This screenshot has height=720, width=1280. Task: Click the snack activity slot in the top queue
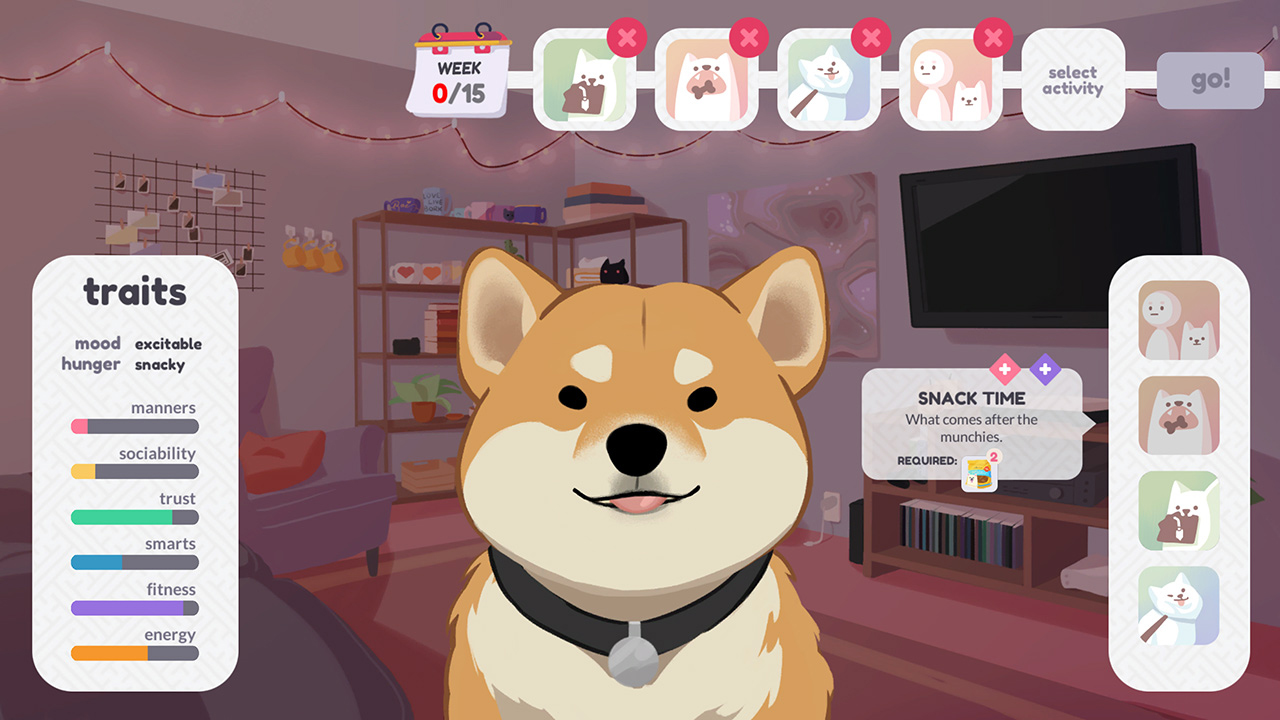(x=707, y=78)
